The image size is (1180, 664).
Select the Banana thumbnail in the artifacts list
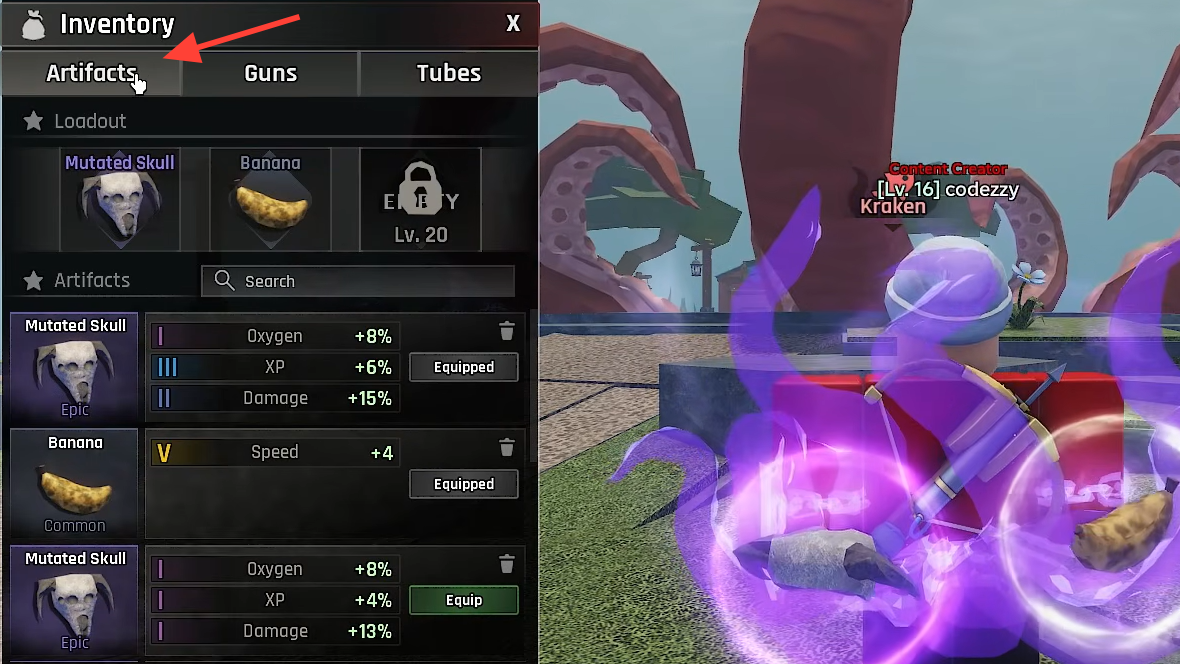(x=74, y=485)
